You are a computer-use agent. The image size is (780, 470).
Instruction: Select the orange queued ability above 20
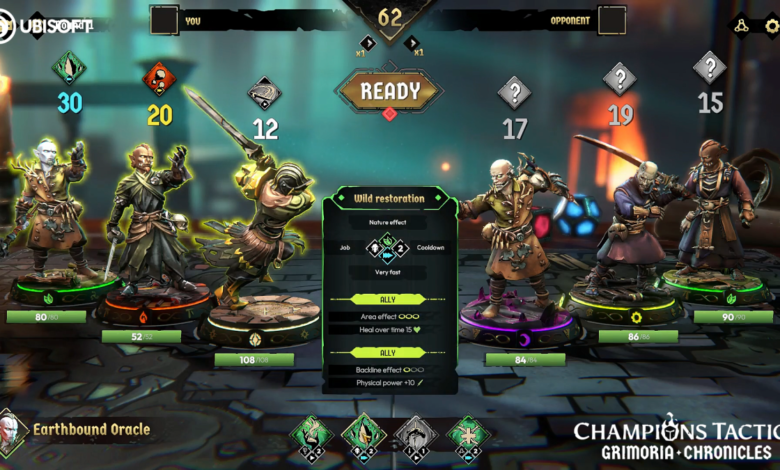coord(159,79)
